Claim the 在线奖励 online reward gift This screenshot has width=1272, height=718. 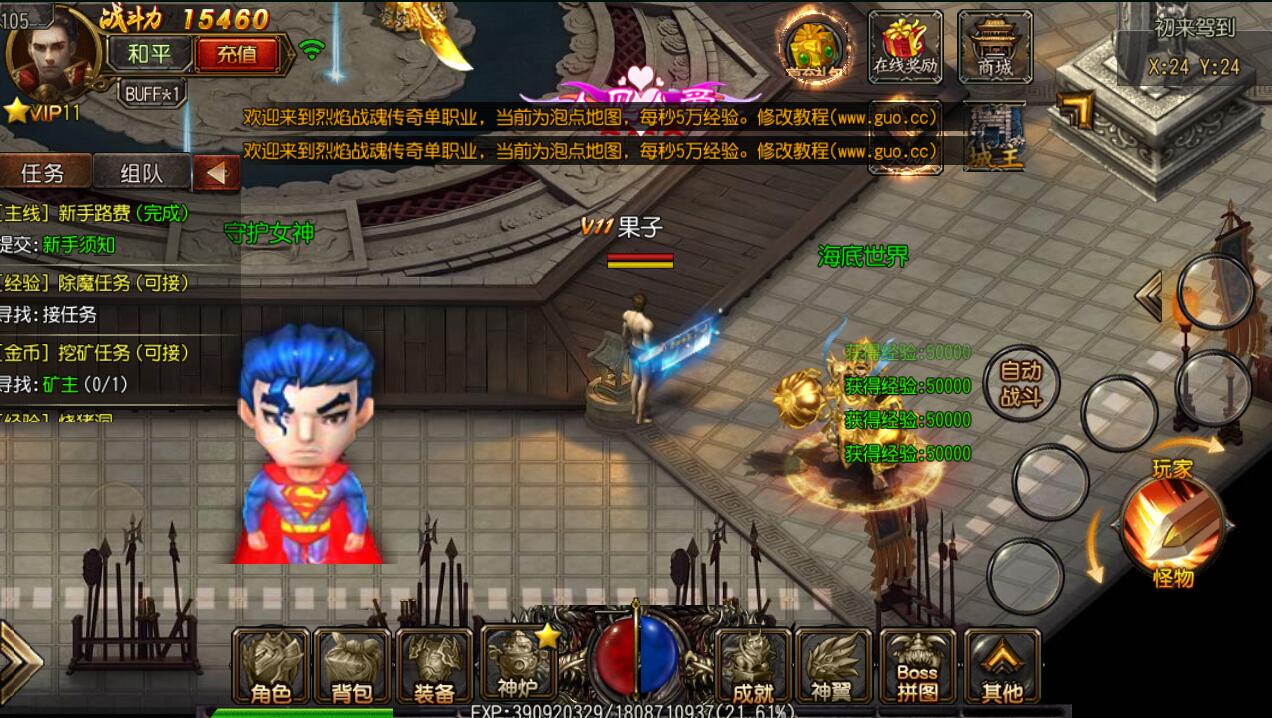905,46
